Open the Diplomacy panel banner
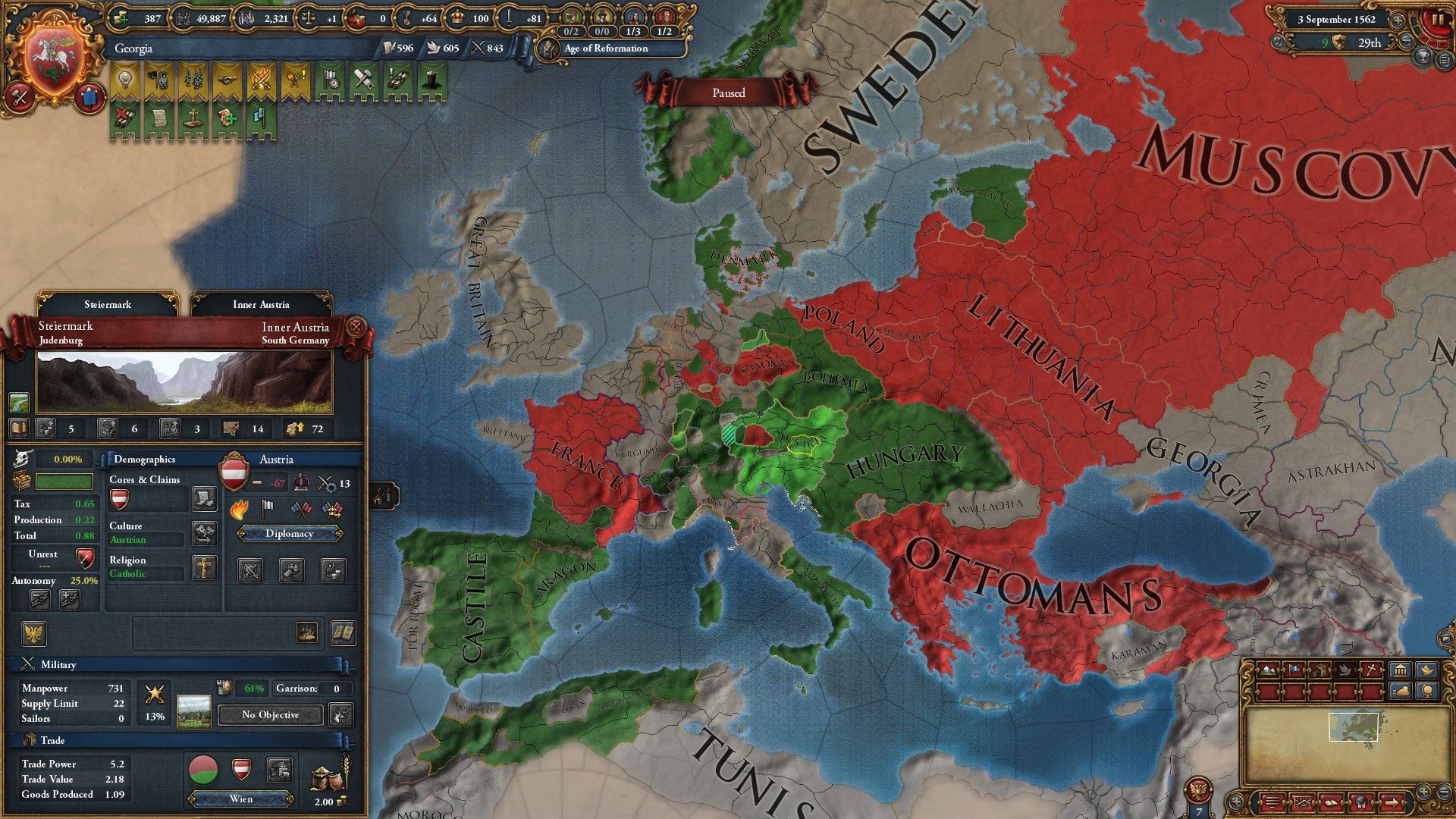1456x819 pixels. pyautogui.click(x=290, y=534)
